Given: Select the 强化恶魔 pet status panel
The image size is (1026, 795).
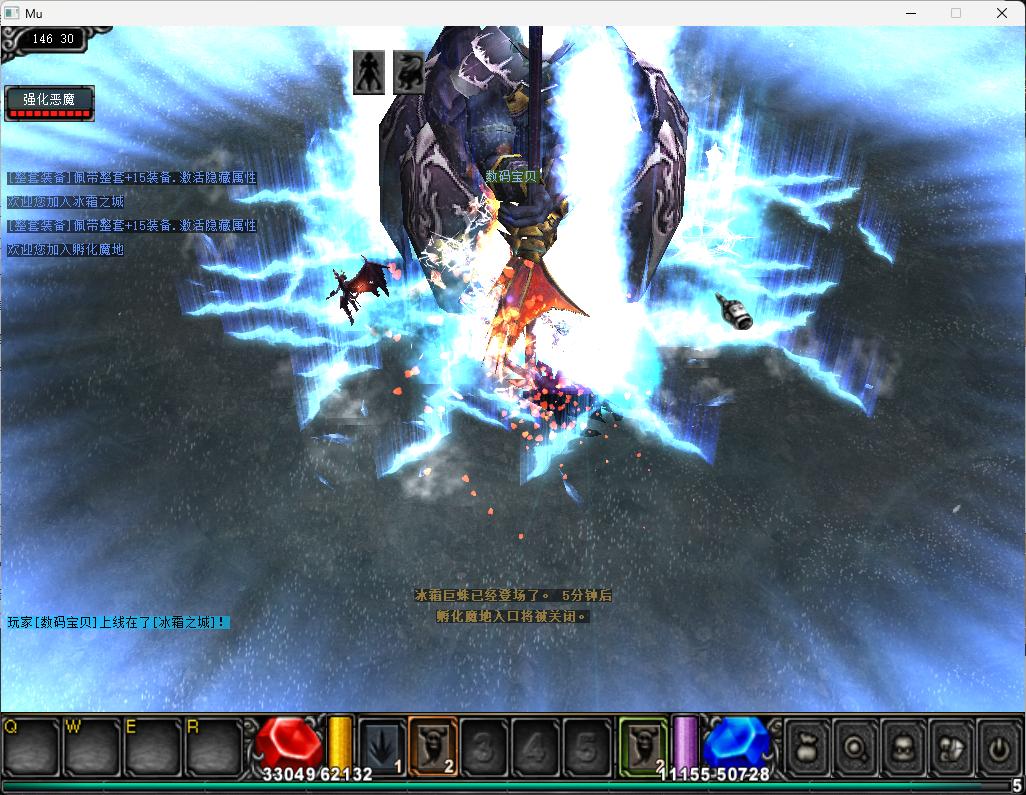Looking at the screenshot, I should 50,103.
